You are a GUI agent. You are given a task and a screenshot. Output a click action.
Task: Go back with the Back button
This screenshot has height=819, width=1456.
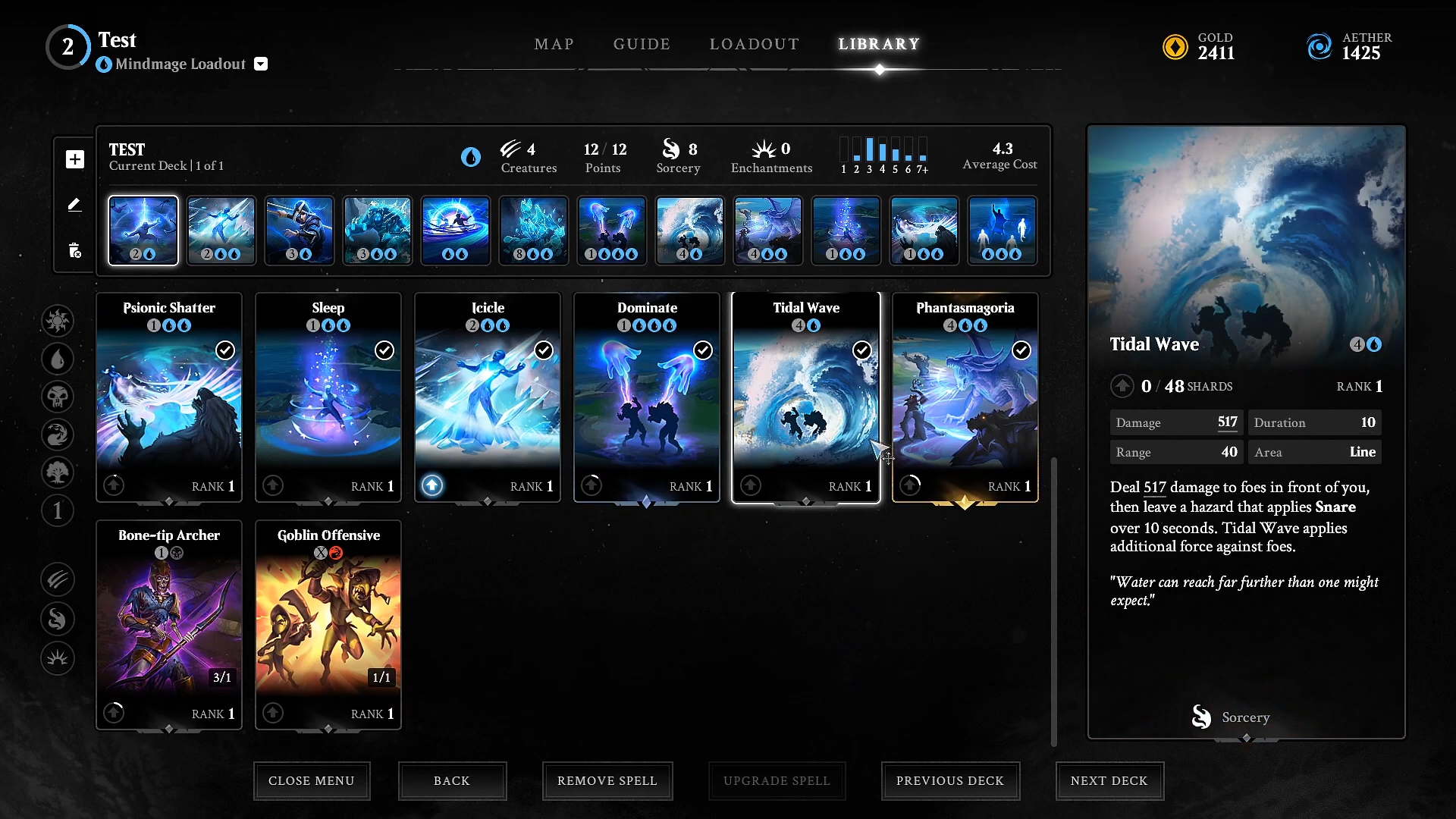tap(452, 780)
